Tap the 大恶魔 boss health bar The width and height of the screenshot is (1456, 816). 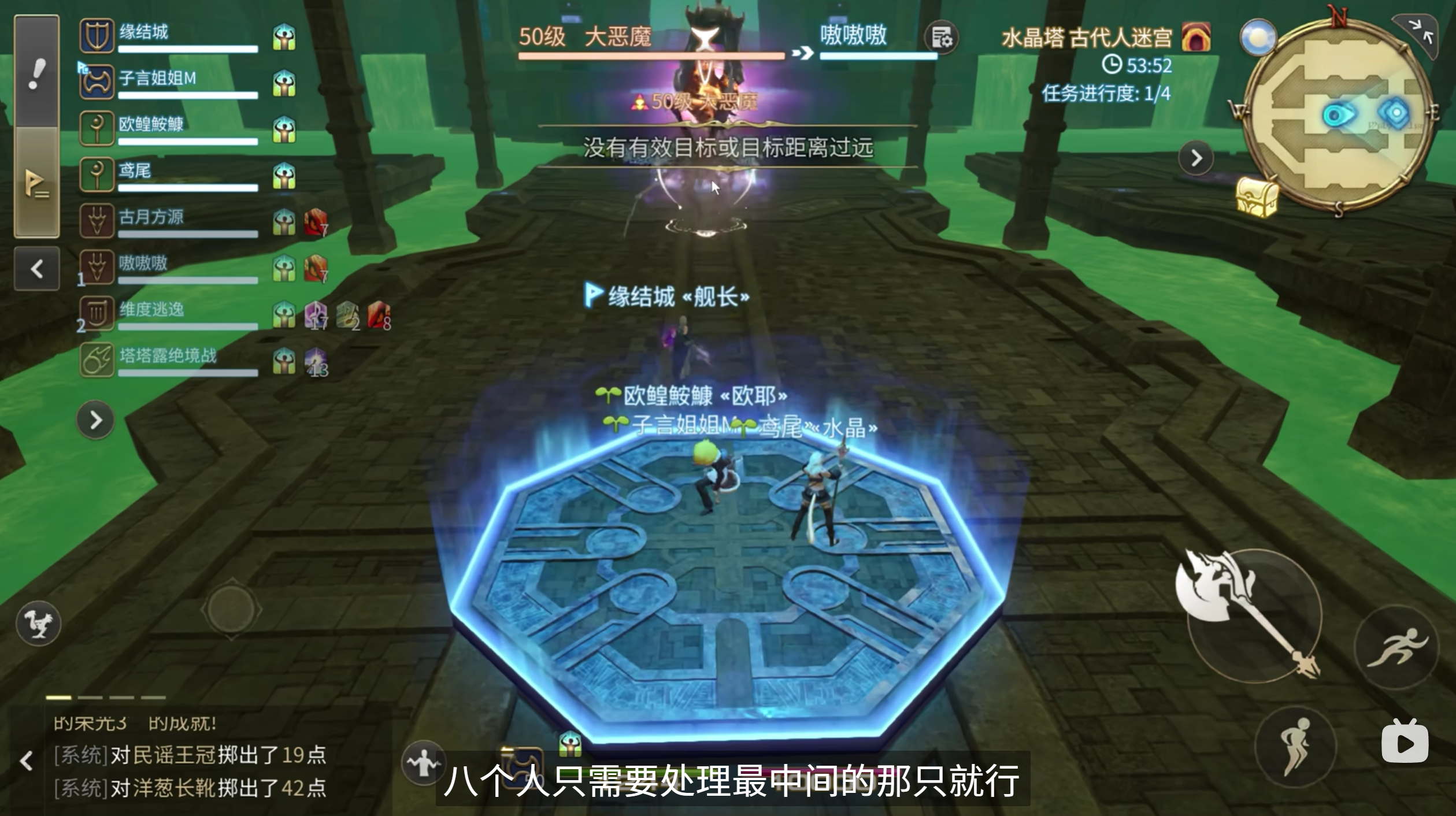[x=647, y=57]
